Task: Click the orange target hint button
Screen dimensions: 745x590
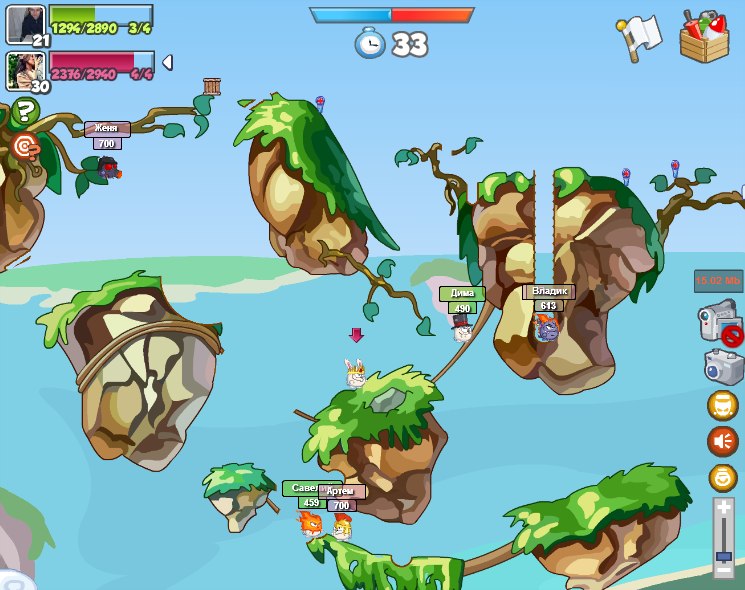Action: (25, 147)
